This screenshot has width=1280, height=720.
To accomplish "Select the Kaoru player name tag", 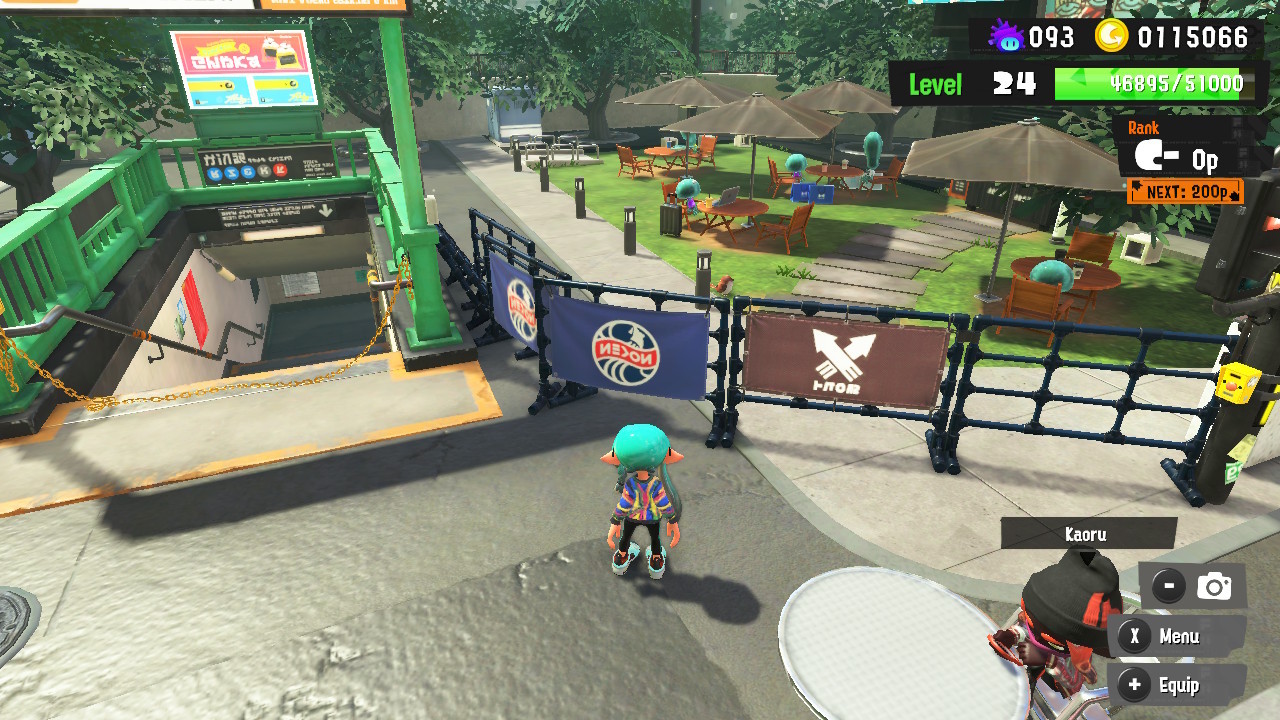I will tap(1087, 534).
